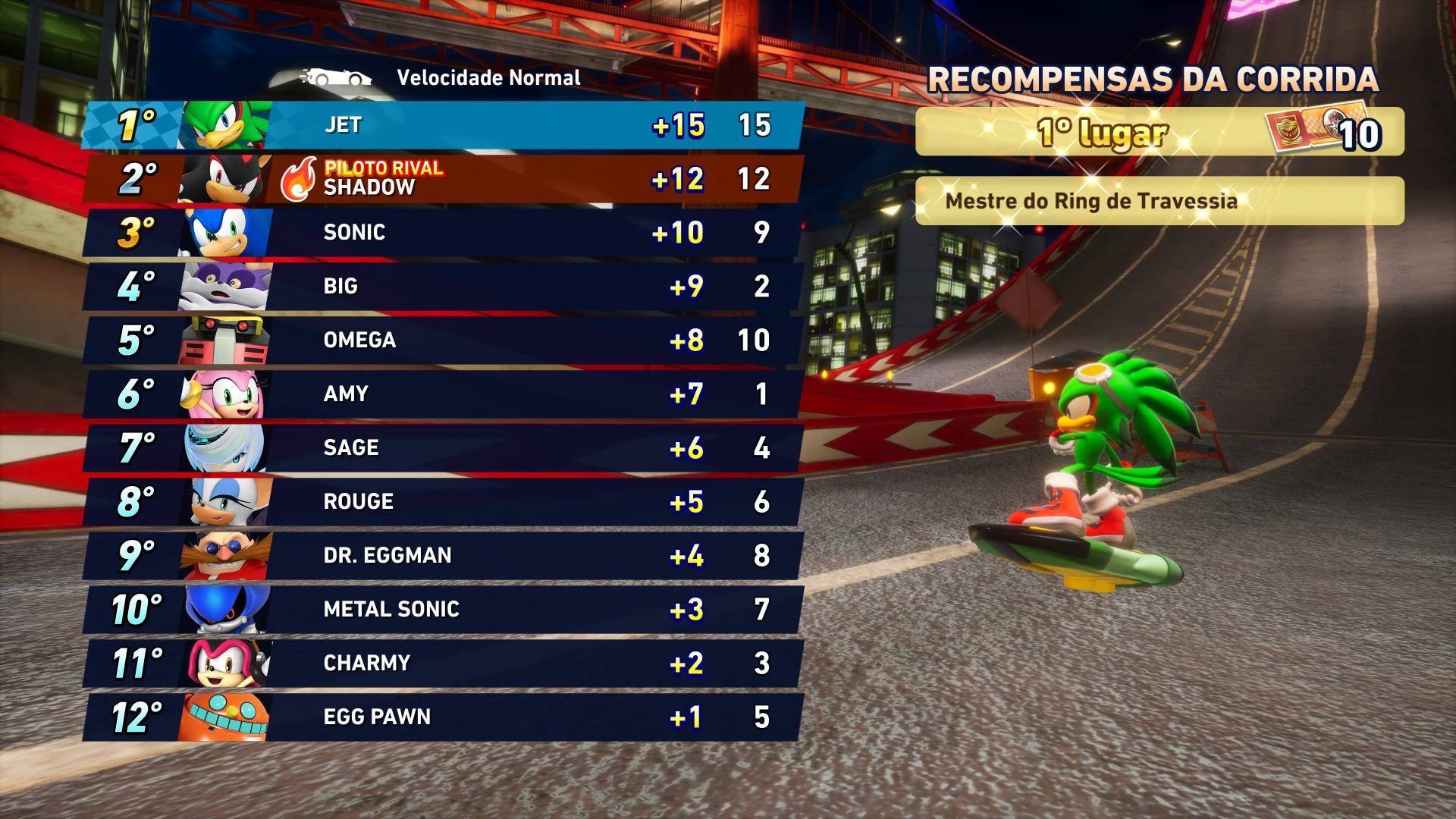
Task: Click Rouge's eighth place row
Action: pos(444,501)
